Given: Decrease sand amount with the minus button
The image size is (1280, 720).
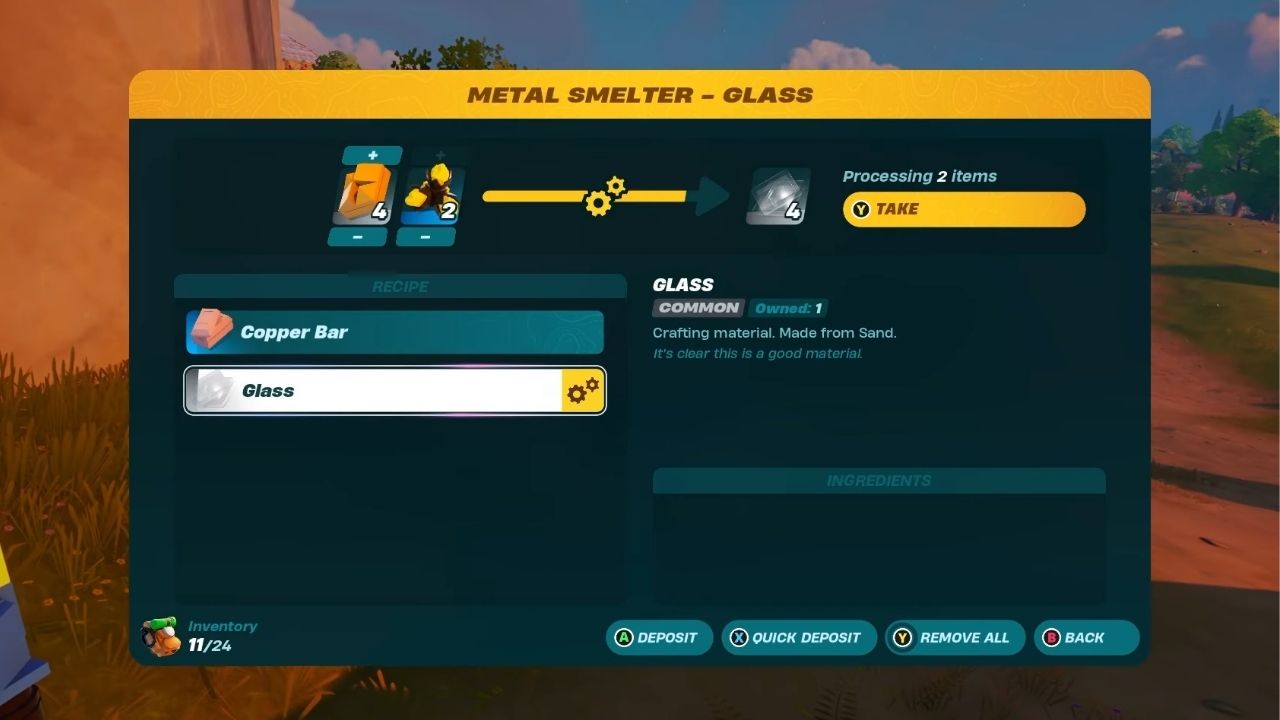Looking at the screenshot, I should tap(425, 236).
